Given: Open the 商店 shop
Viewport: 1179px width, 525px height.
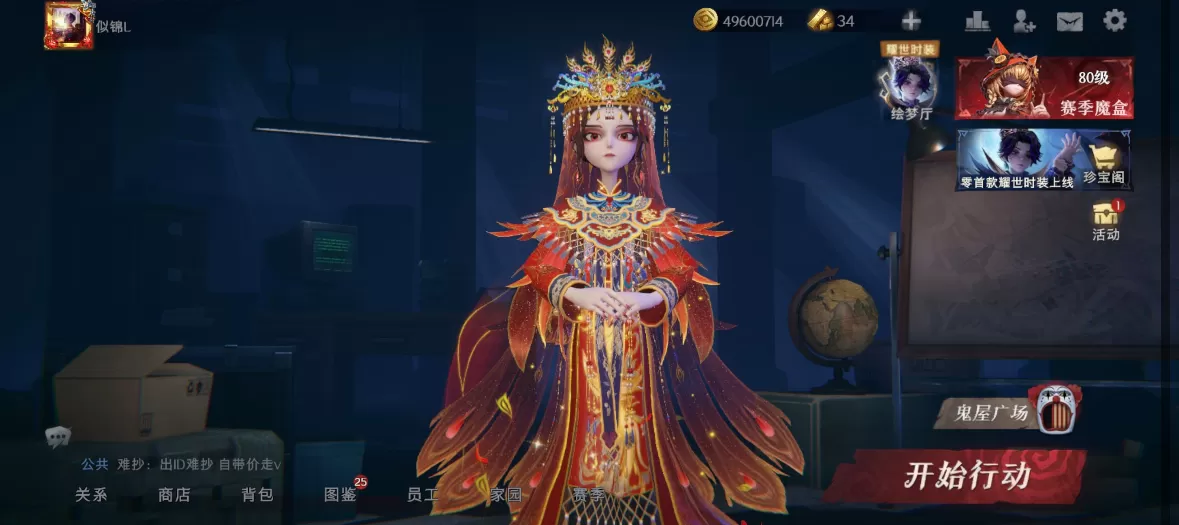Looking at the screenshot, I should (x=174, y=494).
